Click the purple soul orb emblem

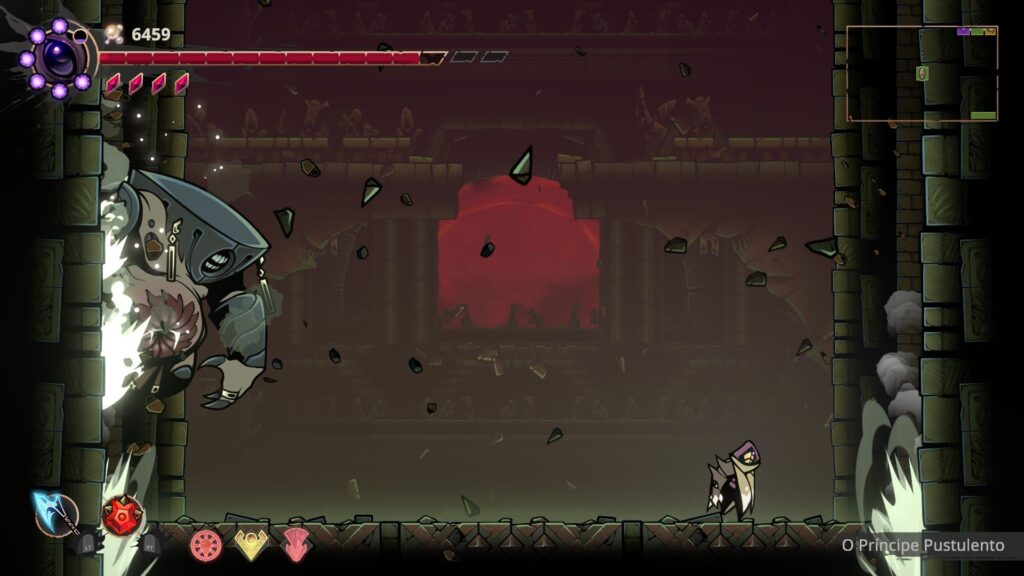[58, 58]
